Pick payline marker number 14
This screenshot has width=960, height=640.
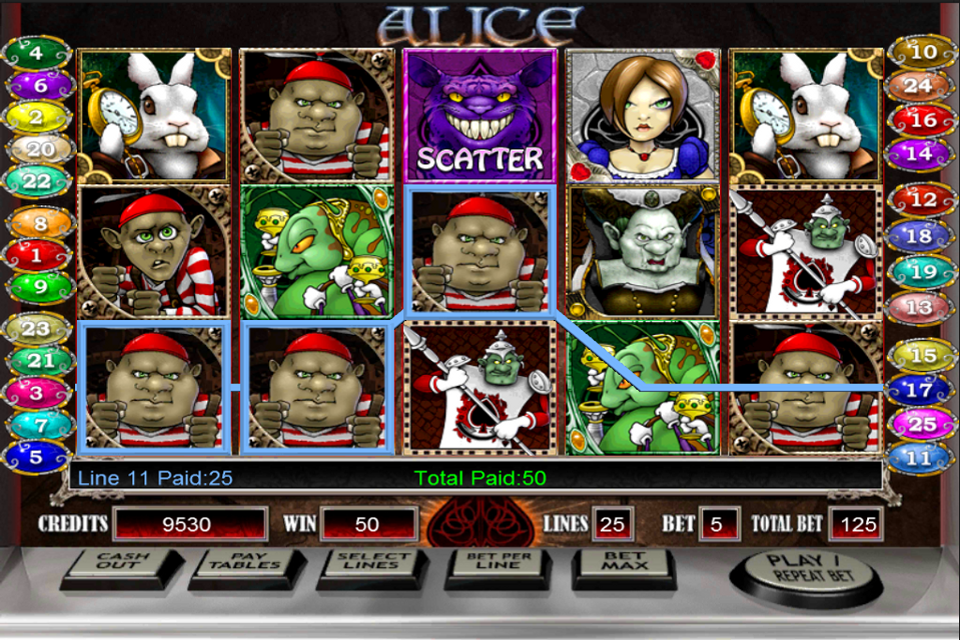click(x=922, y=152)
